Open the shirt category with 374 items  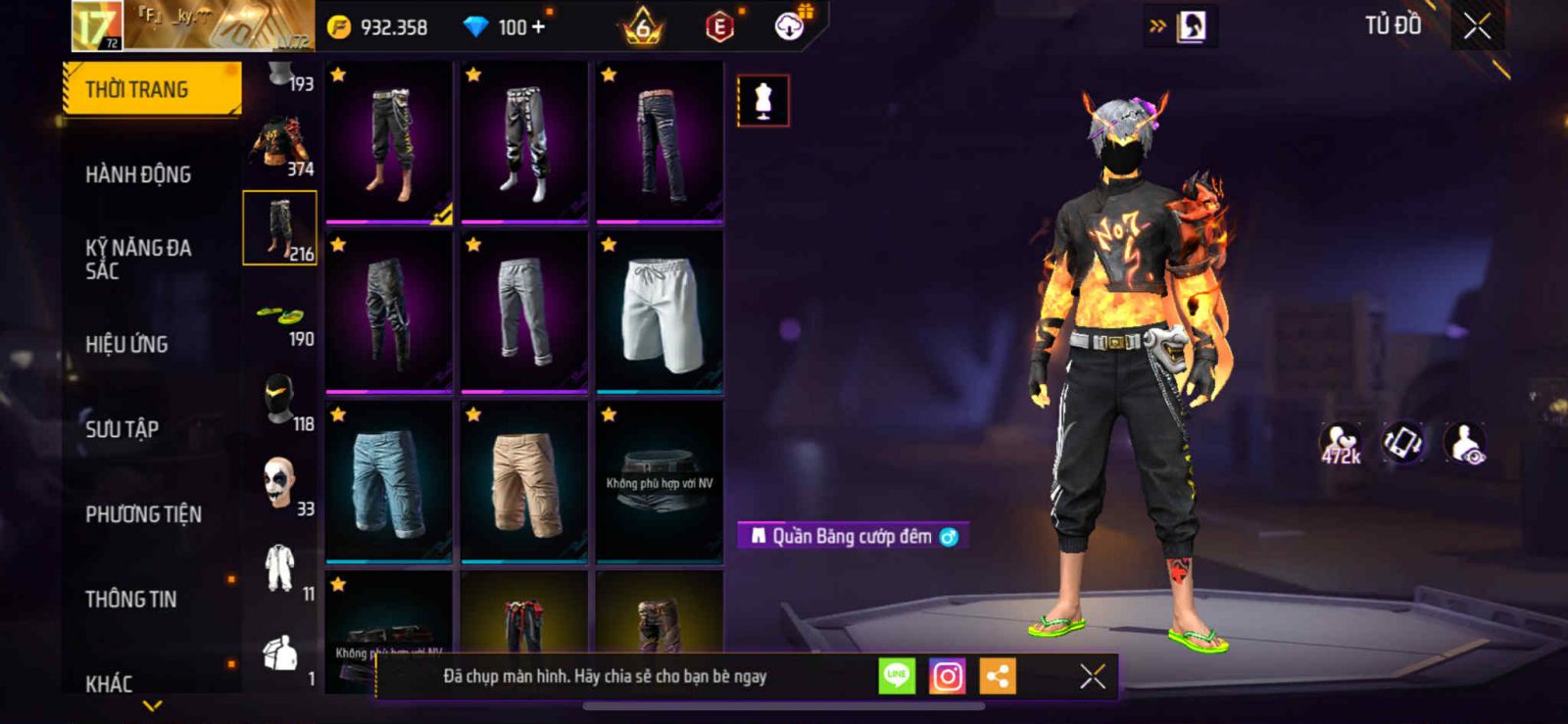[280, 147]
